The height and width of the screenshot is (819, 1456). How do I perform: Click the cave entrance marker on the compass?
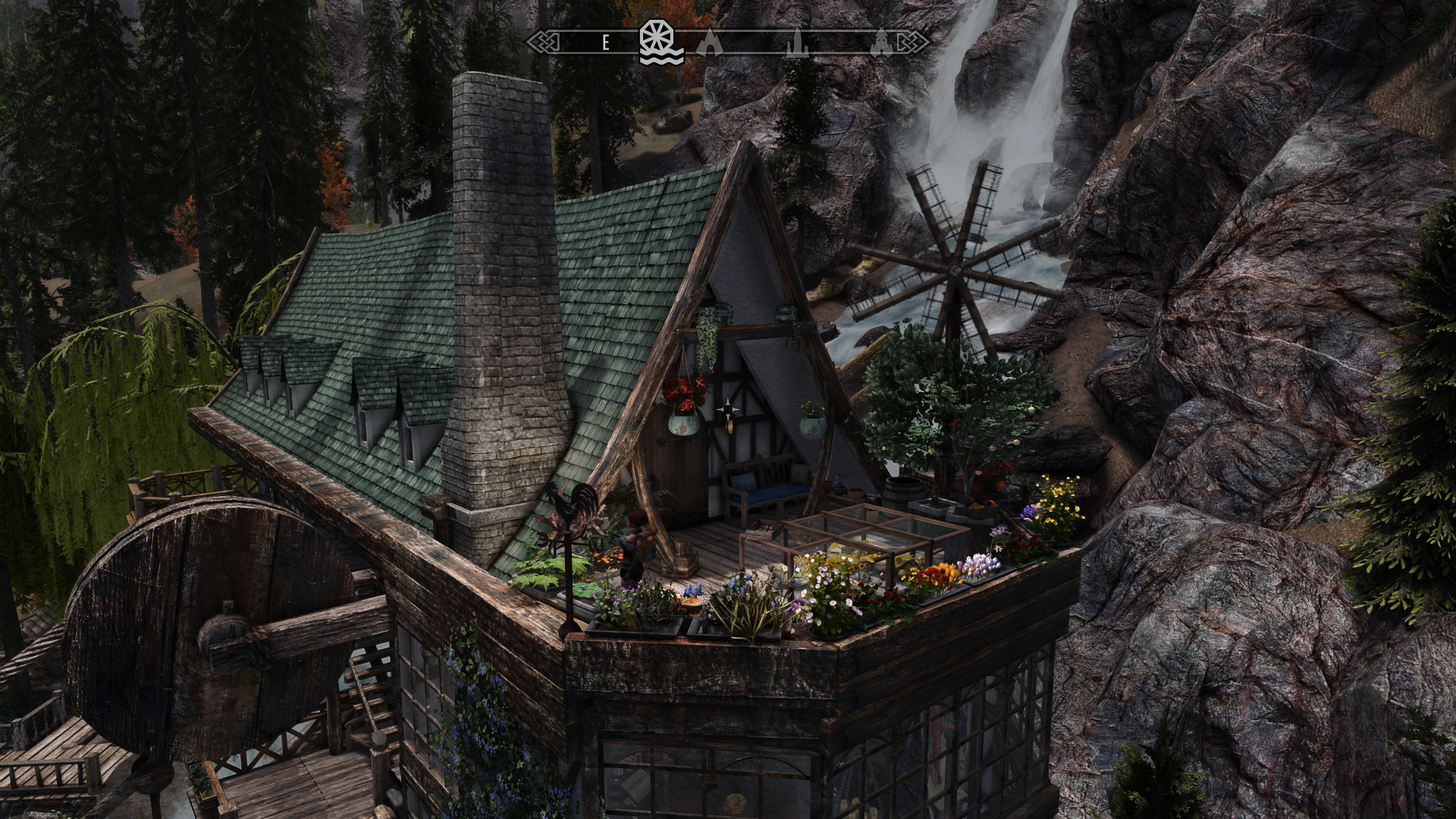(x=709, y=43)
